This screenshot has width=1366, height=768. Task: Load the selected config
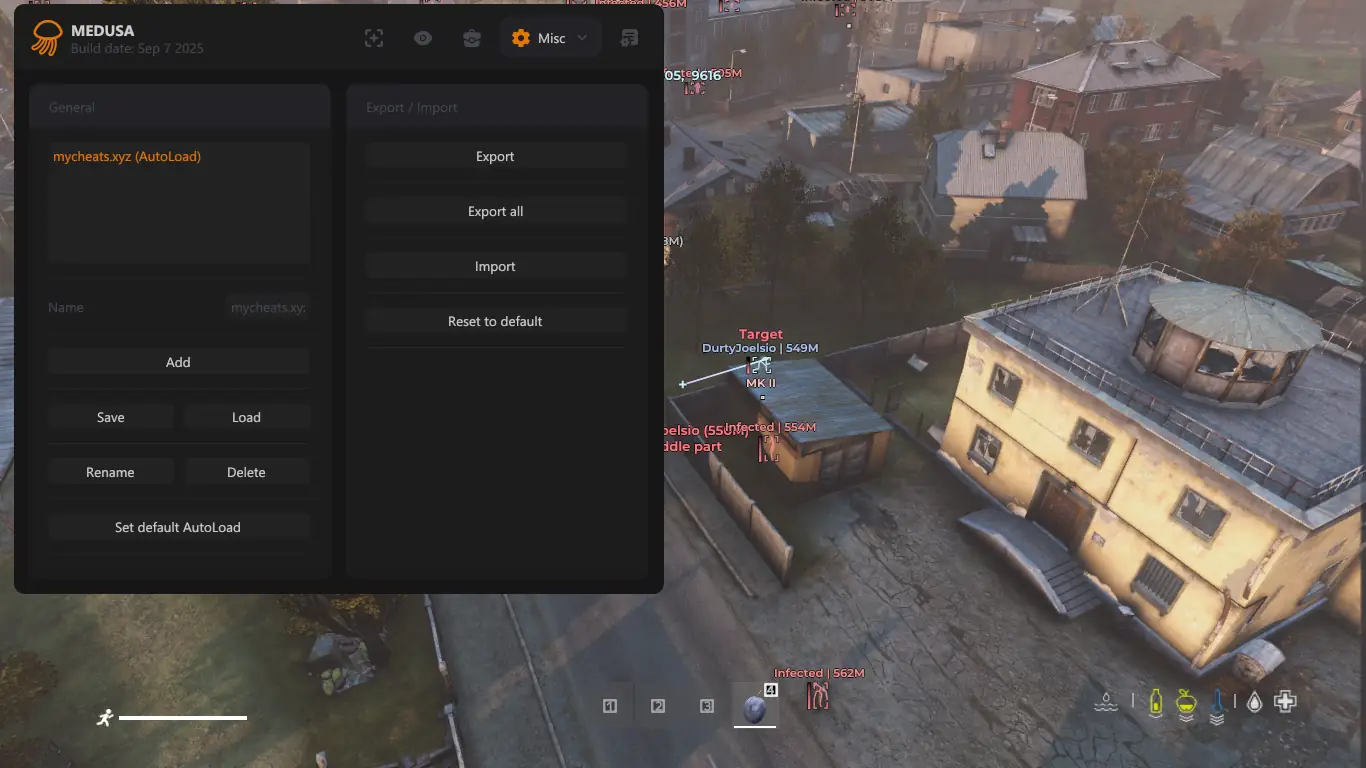246,418
